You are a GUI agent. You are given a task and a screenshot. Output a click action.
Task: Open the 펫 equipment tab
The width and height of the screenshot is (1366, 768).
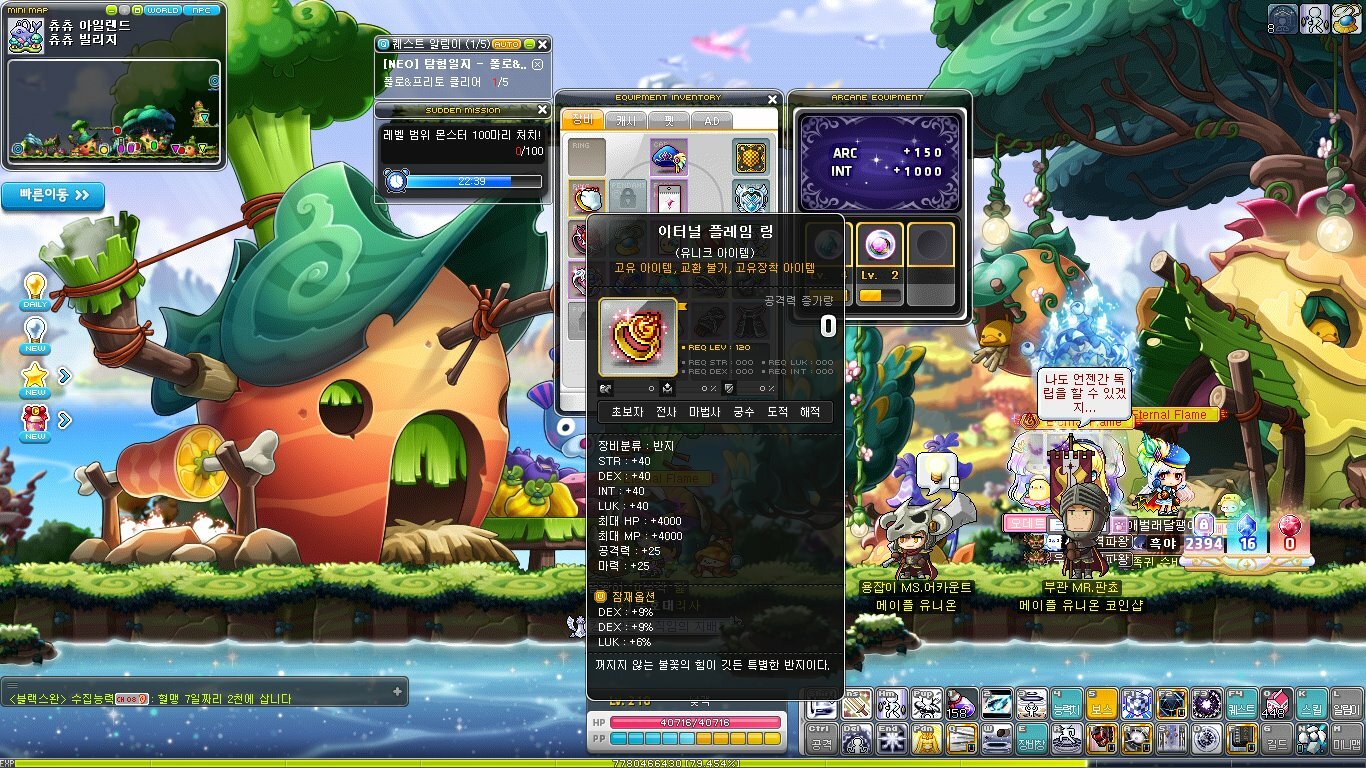pos(667,120)
